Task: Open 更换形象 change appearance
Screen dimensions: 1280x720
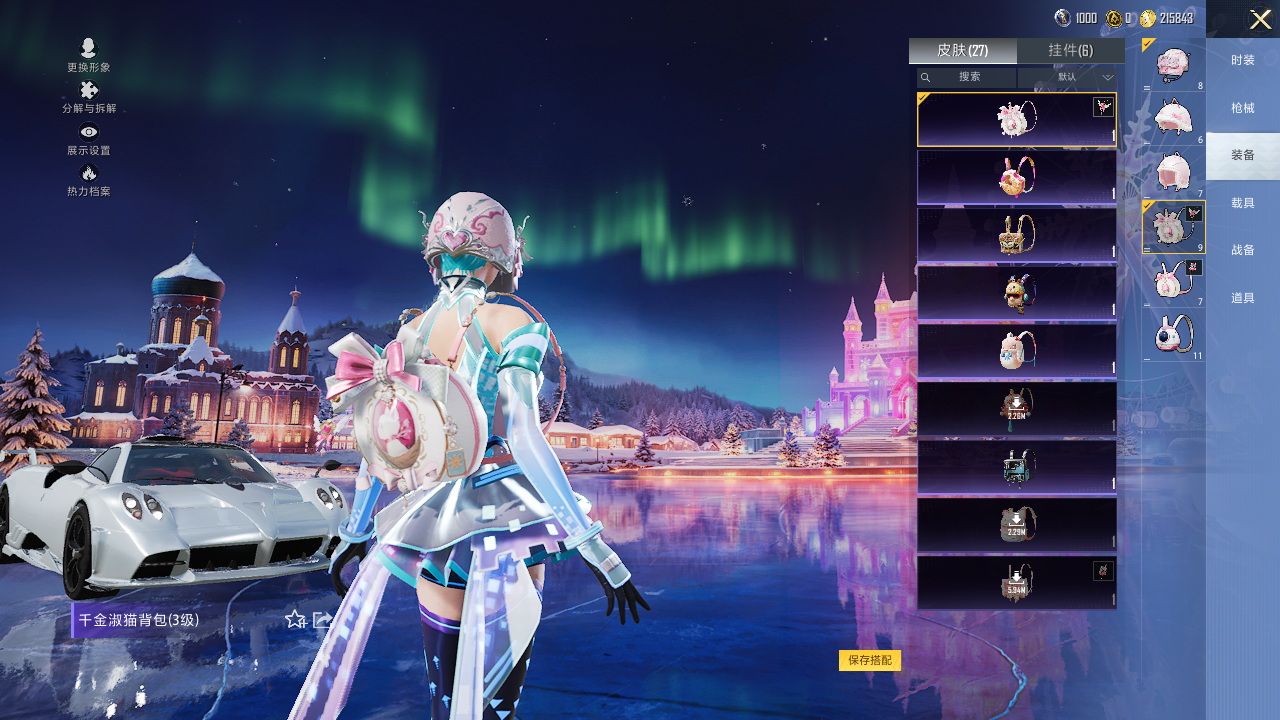Action: click(89, 55)
